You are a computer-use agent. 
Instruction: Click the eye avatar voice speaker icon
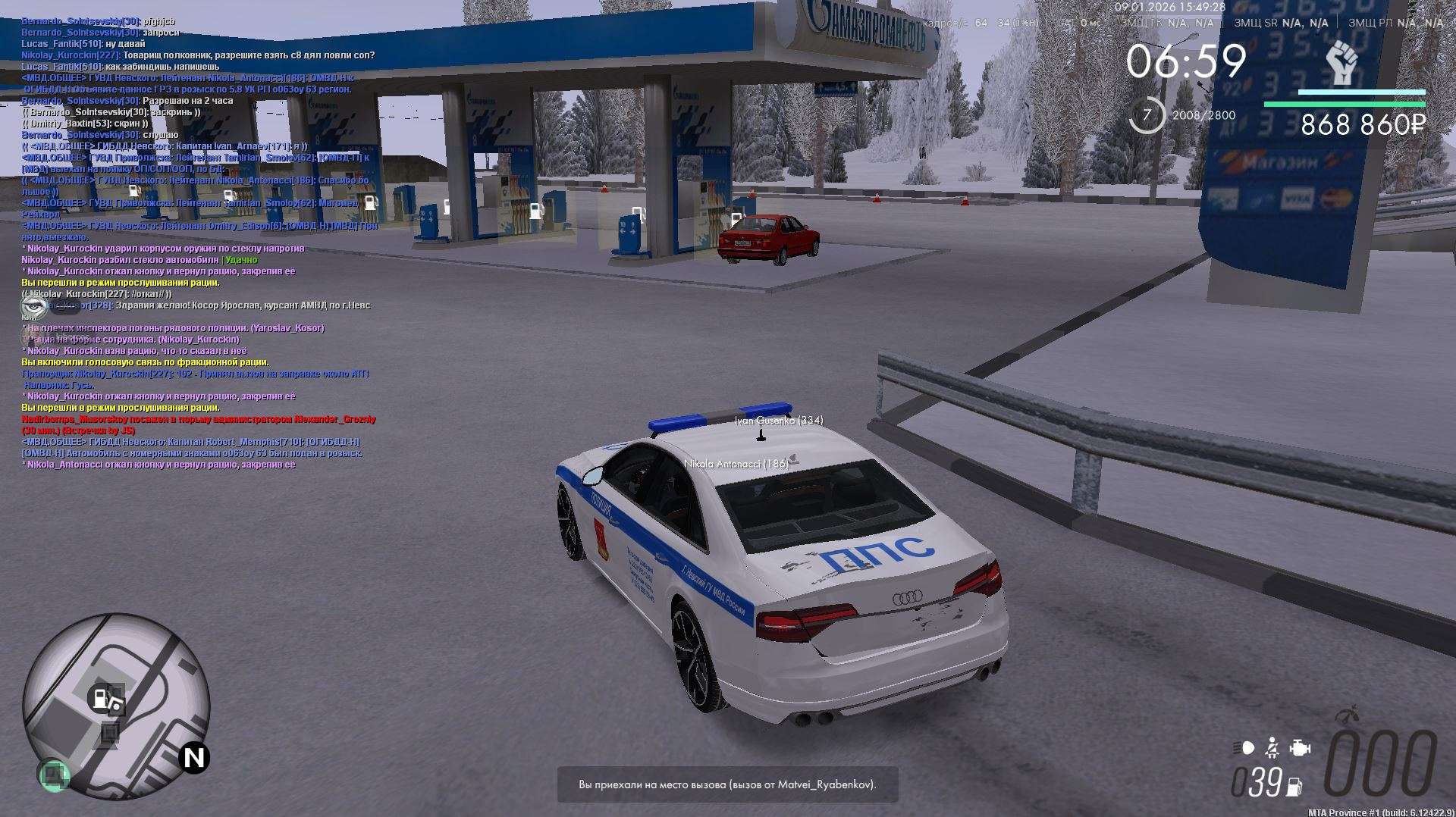[x=33, y=305]
